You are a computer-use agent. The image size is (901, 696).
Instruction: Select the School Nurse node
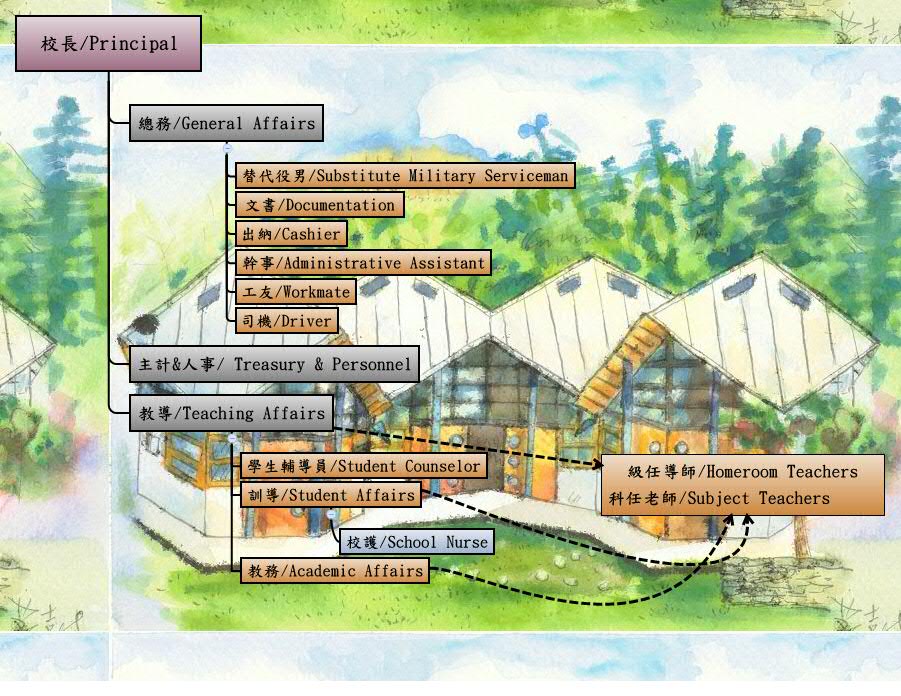click(416, 542)
